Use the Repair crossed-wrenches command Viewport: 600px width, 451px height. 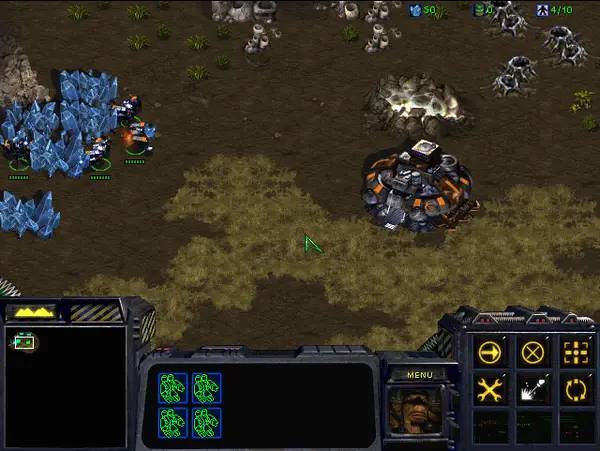click(490, 391)
